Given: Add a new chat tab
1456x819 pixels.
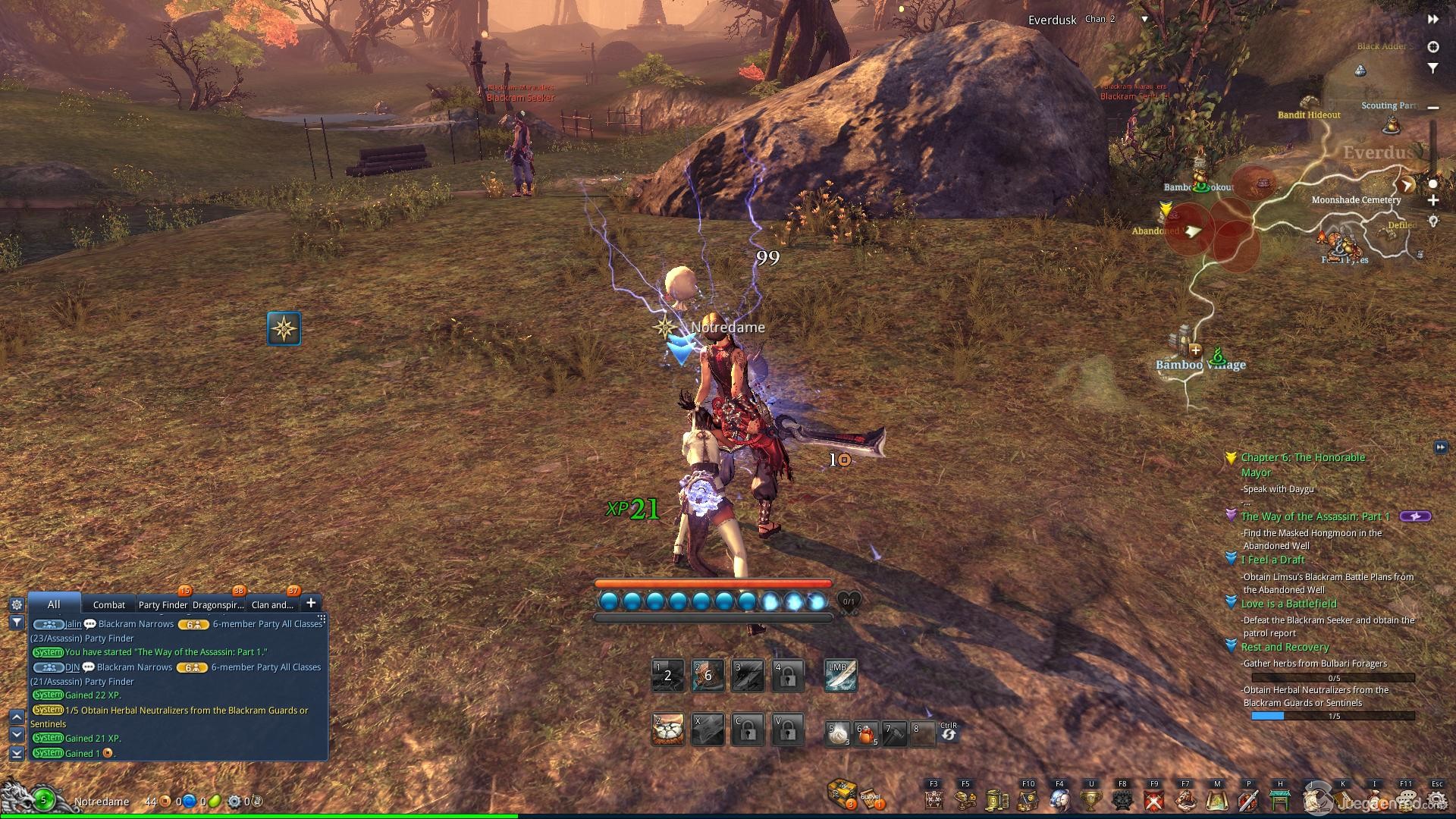Looking at the screenshot, I should [310, 603].
